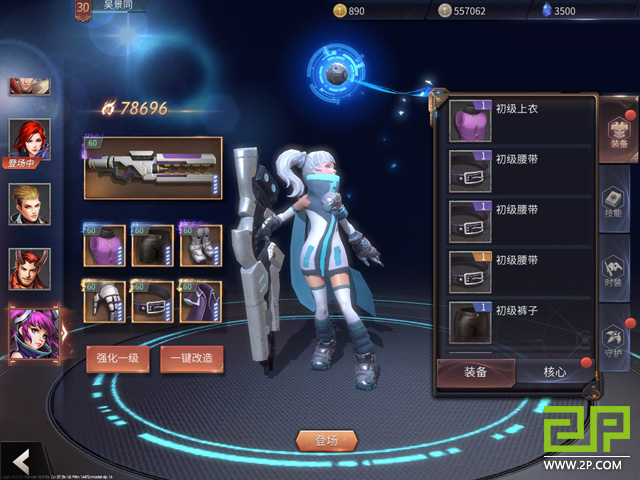Select the equipped purple cape slot
This screenshot has width=640, height=480.
[x=201, y=301]
